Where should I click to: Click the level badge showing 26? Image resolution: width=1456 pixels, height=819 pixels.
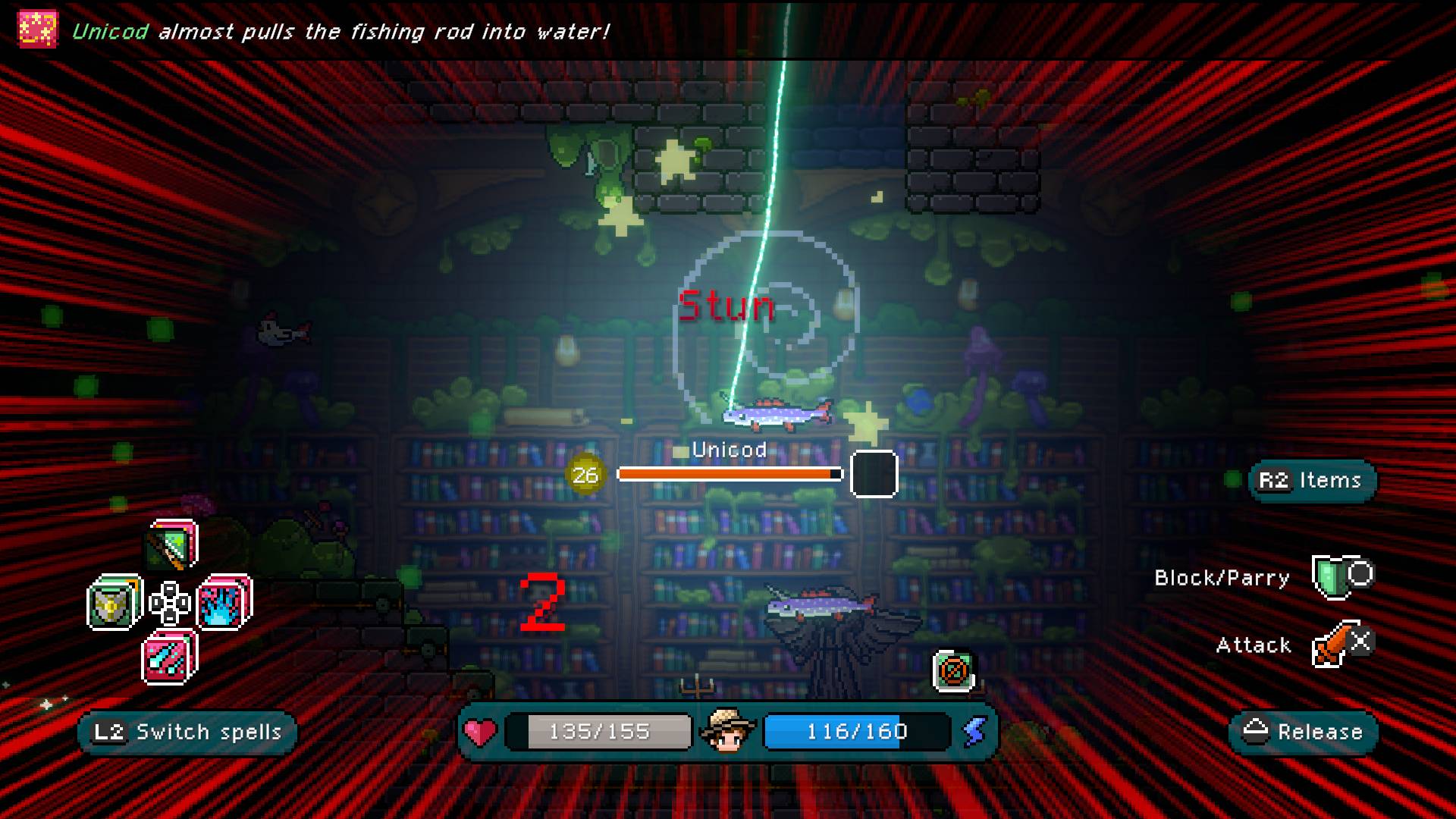tap(585, 473)
